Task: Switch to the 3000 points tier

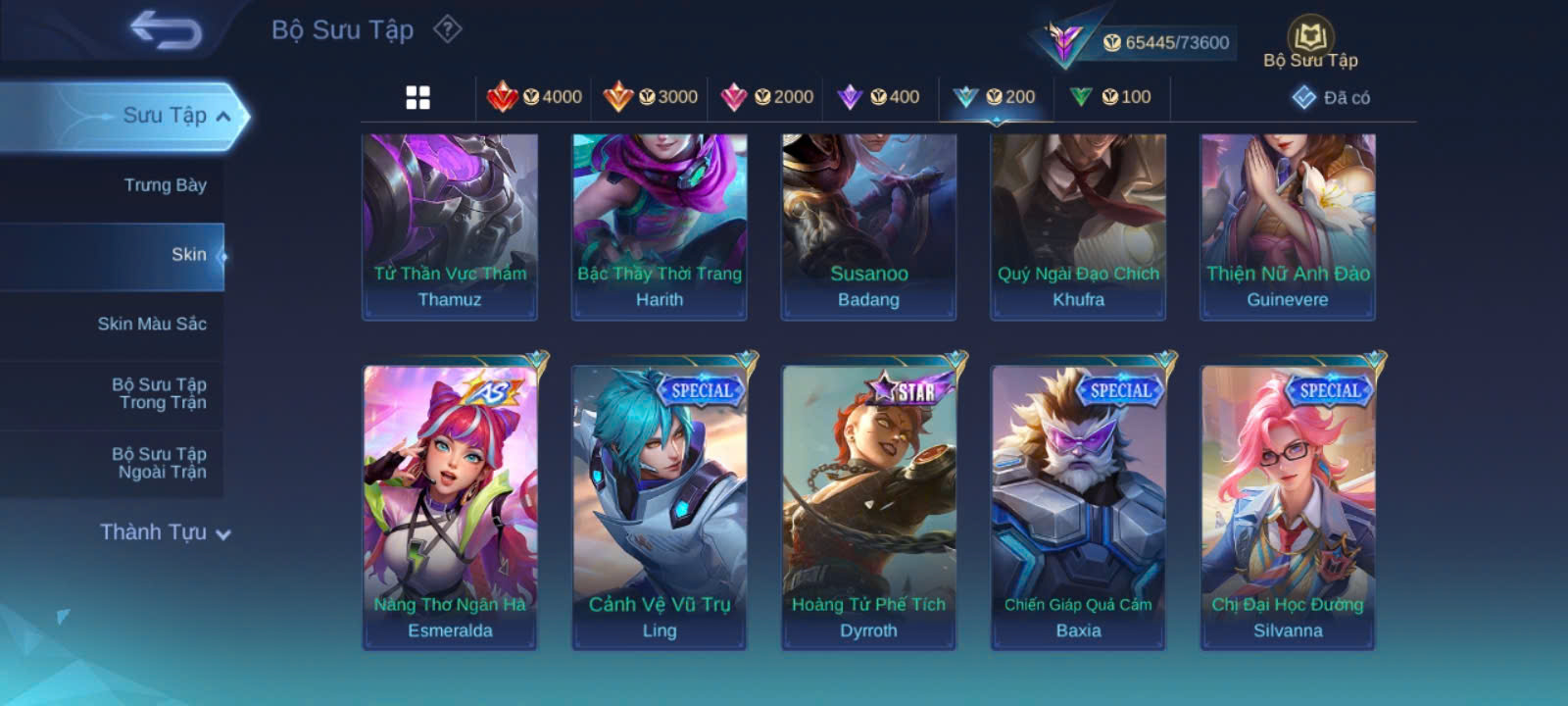Action: [x=651, y=97]
